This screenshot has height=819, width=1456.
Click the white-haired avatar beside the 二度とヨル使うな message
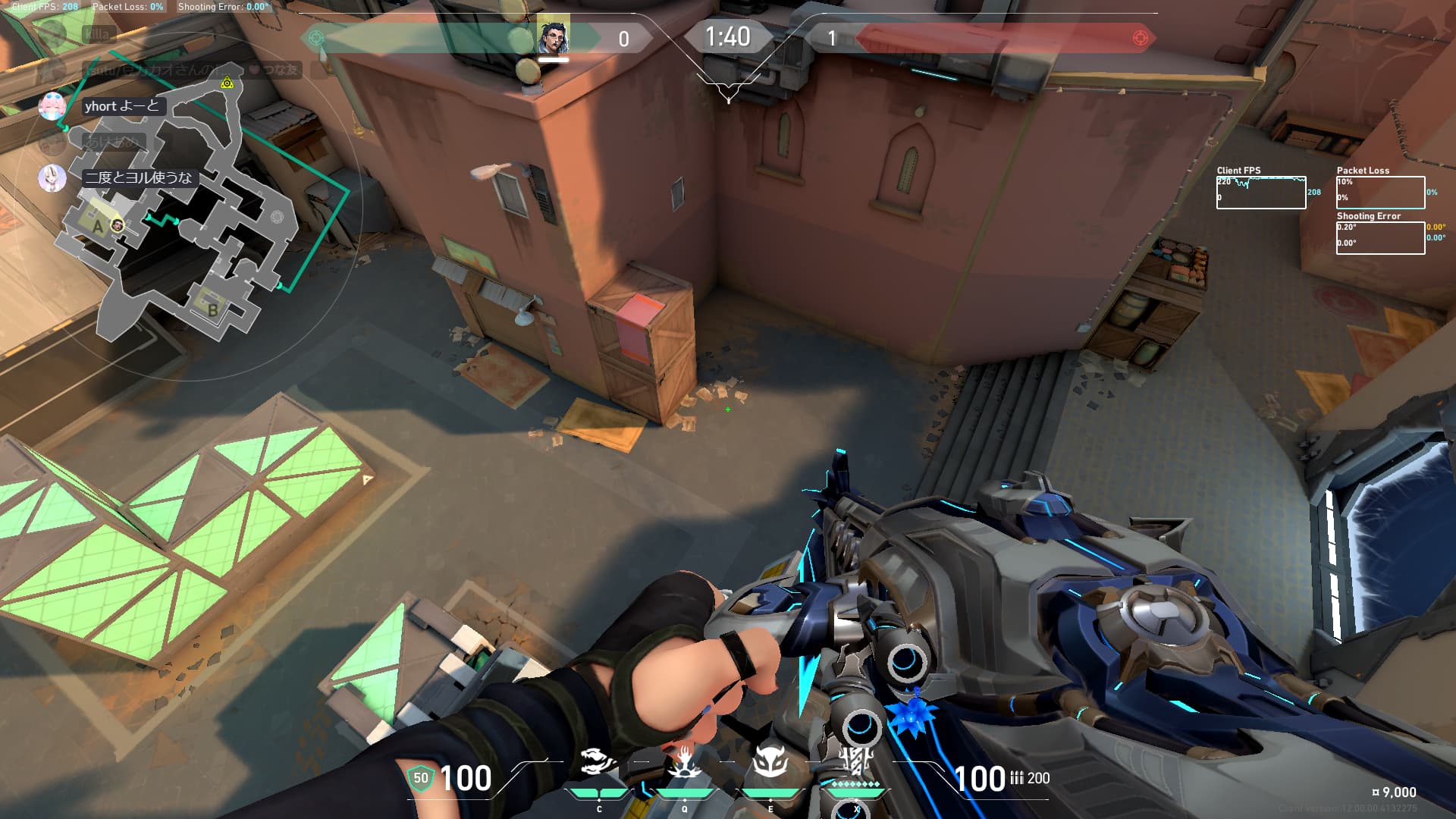[x=52, y=177]
